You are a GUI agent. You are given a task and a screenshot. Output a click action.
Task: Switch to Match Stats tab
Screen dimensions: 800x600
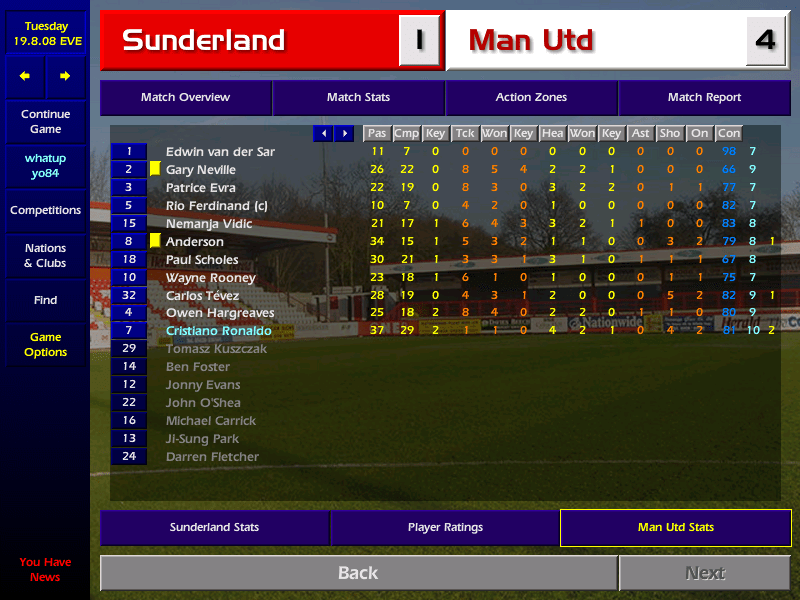point(358,98)
